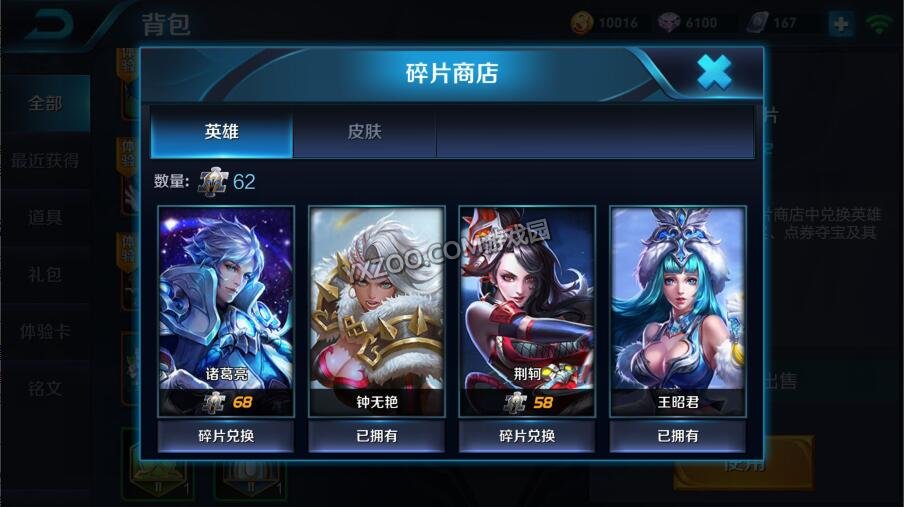Switch to the 皮肤 tab
Viewport: 904px width, 507px height.
(x=364, y=132)
